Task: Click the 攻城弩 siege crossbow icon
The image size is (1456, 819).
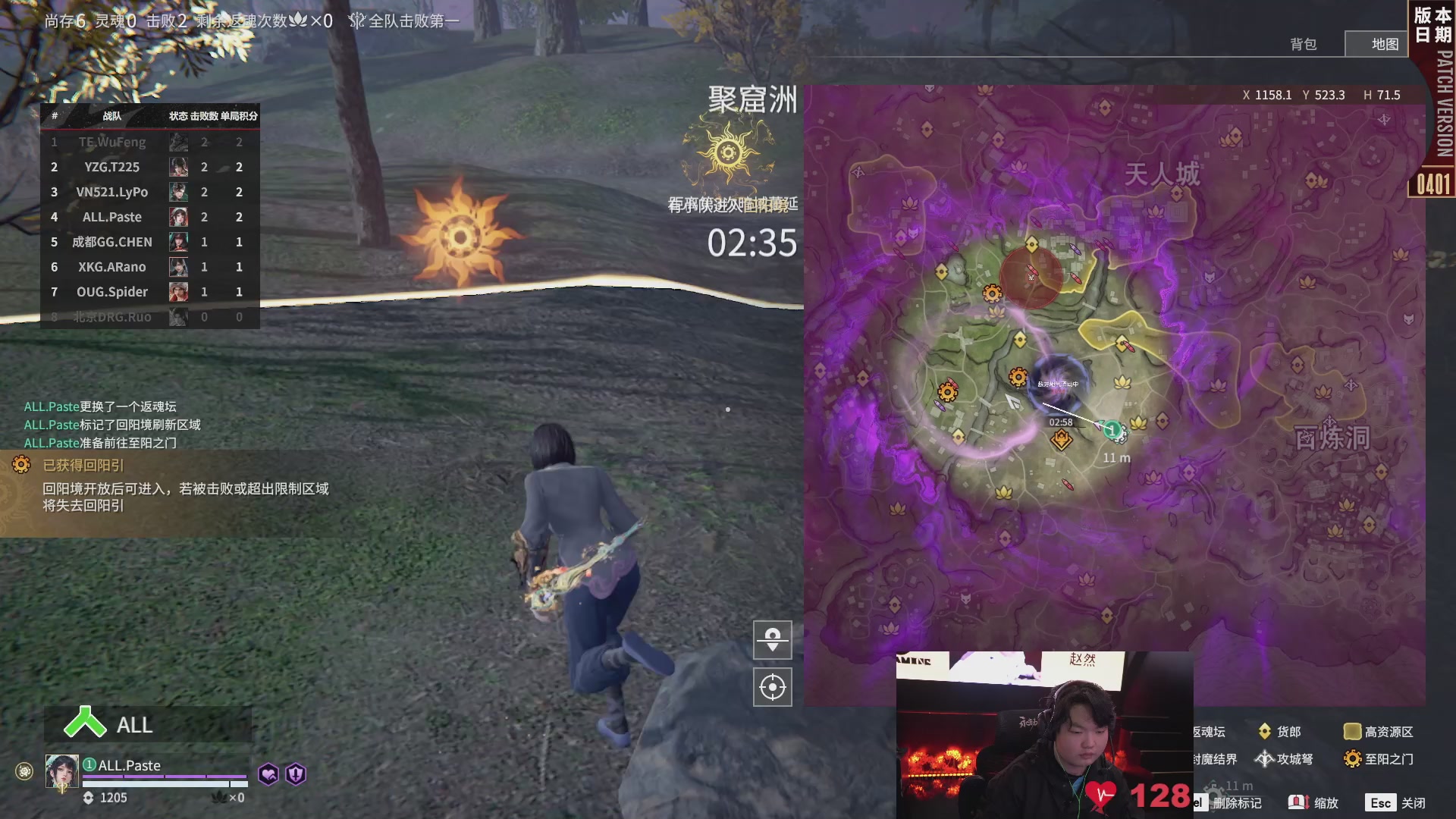Action: pyautogui.click(x=1265, y=758)
